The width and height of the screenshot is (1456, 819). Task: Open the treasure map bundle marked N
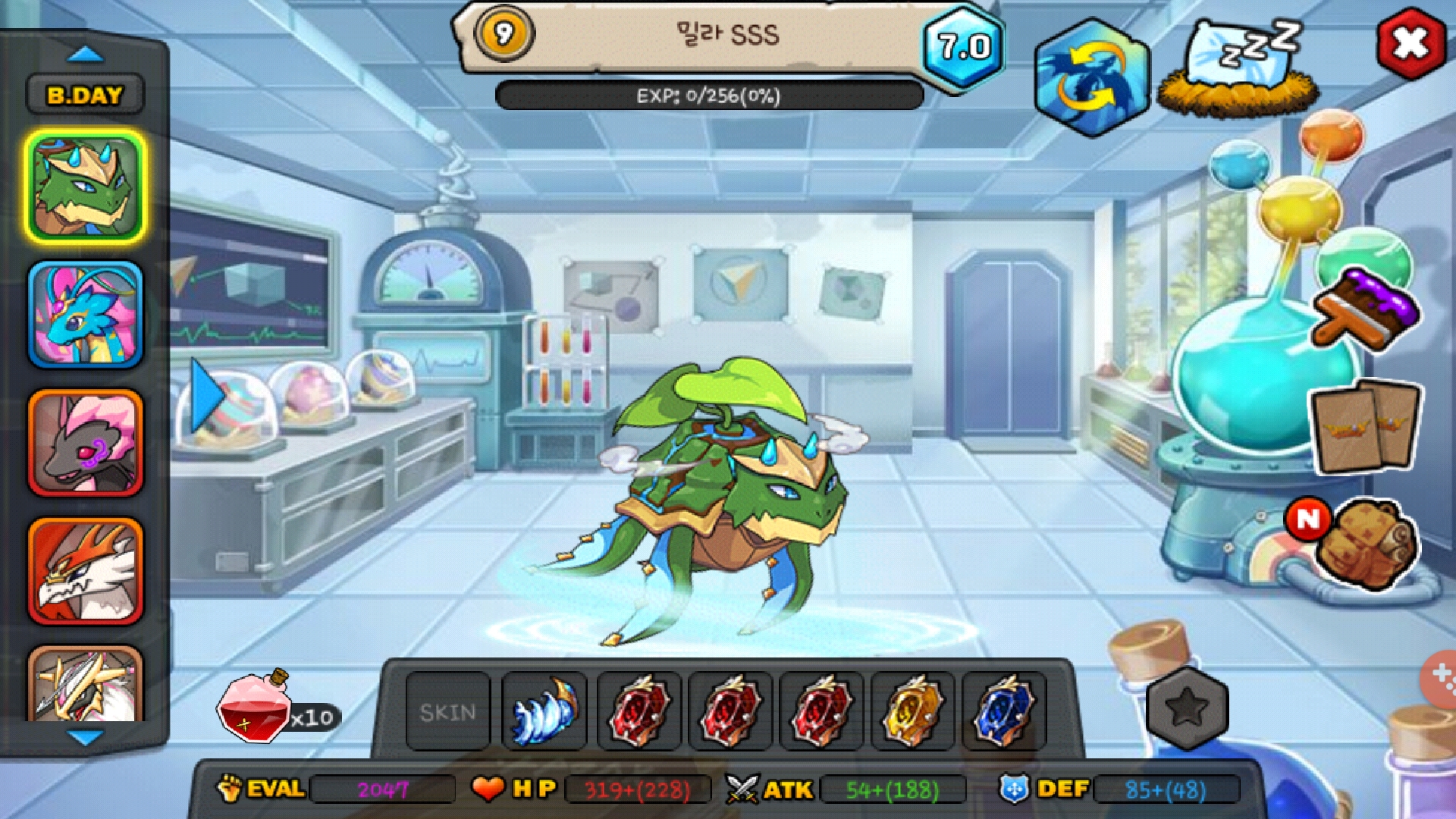coord(1365,544)
